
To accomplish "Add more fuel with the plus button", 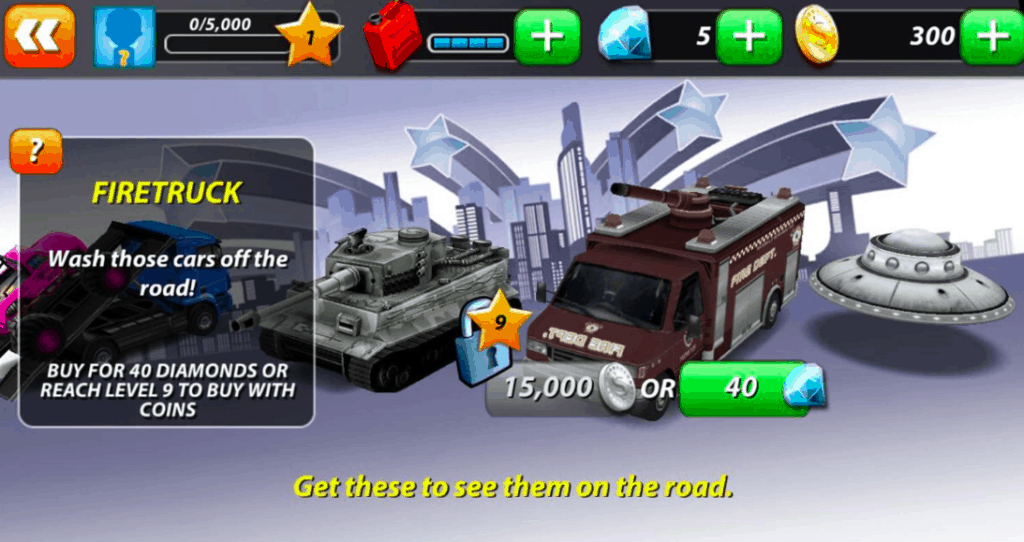I will point(547,37).
